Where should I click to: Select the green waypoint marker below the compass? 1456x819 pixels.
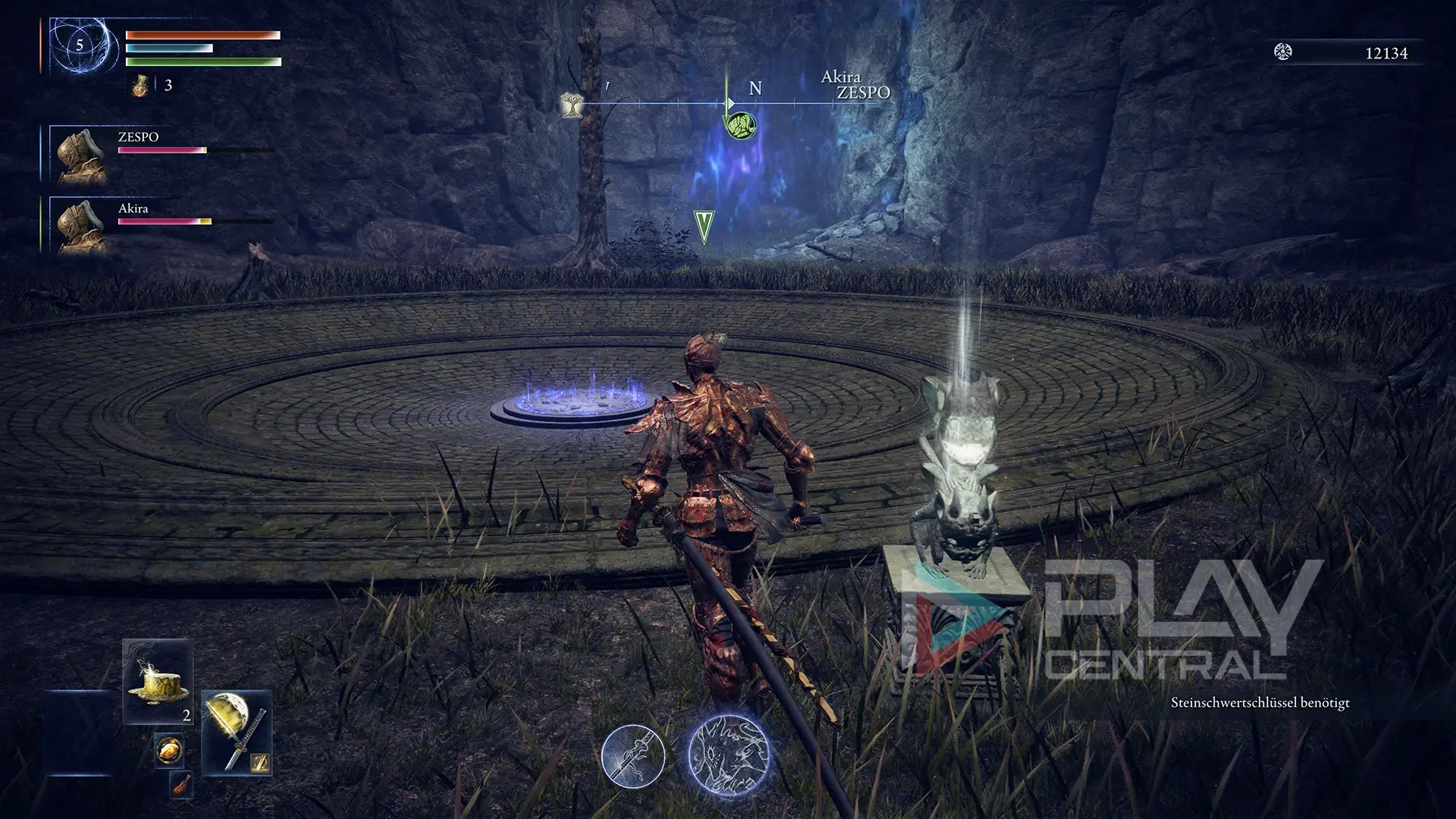click(704, 227)
